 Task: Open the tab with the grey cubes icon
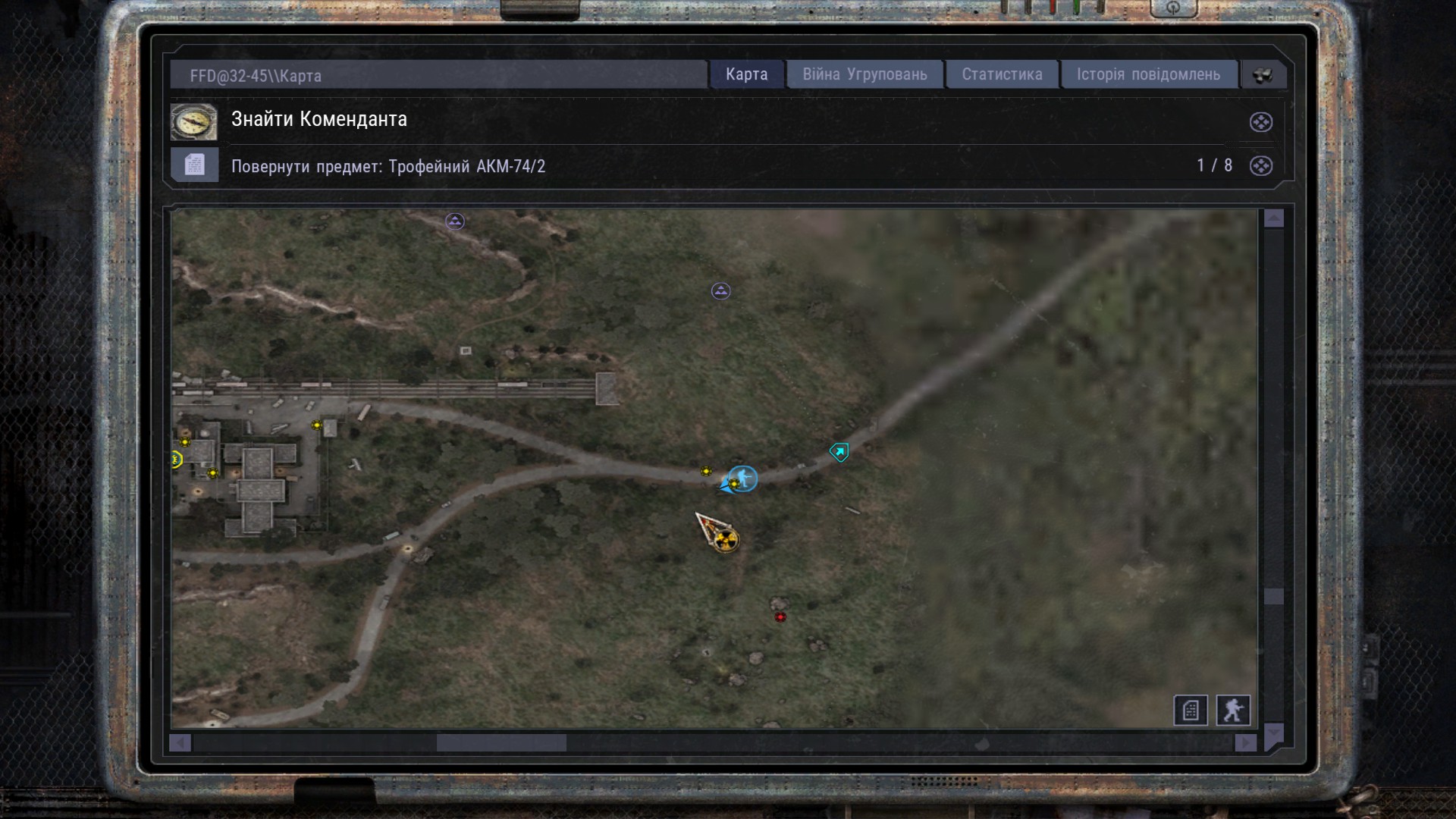[x=1263, y=75]
